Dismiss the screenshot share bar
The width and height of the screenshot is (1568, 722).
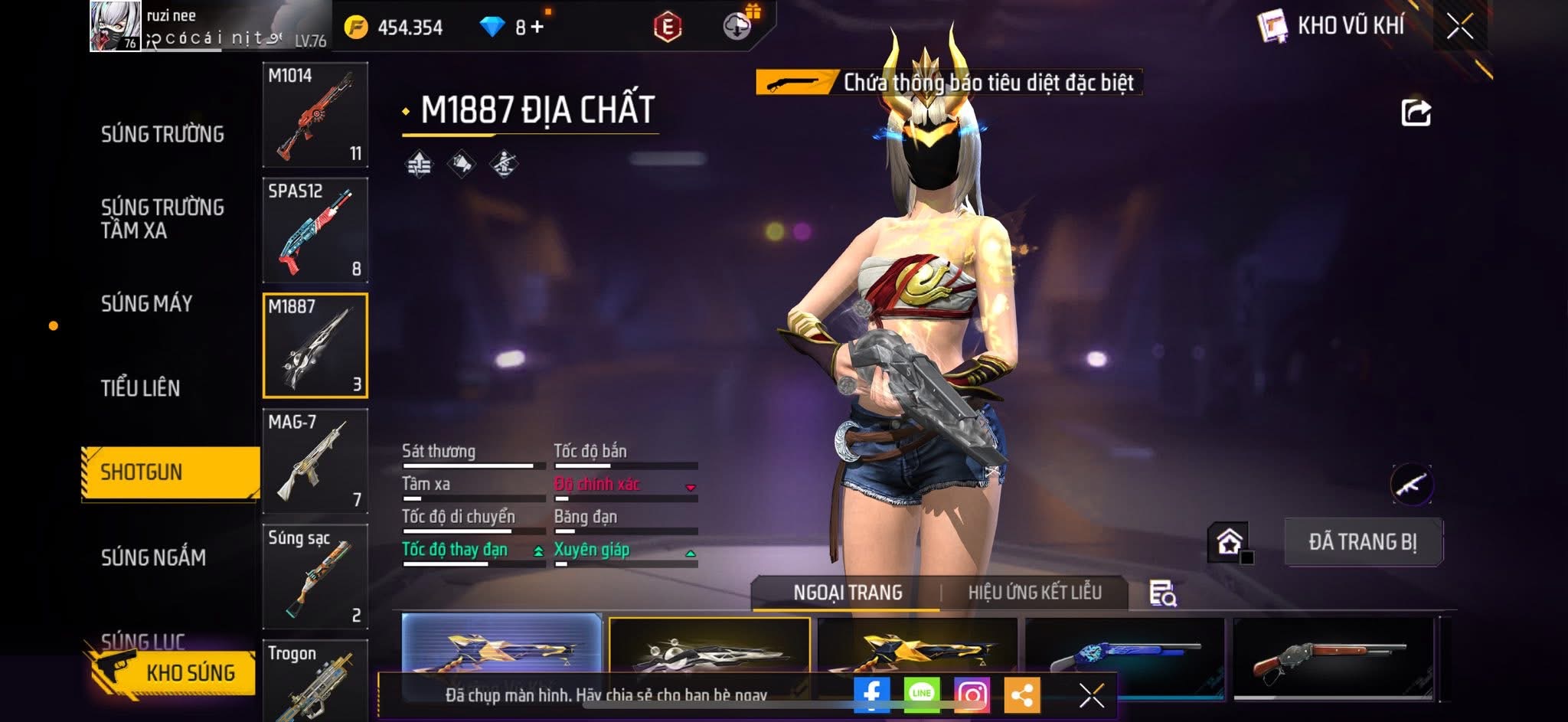[x=1091, y=695]
